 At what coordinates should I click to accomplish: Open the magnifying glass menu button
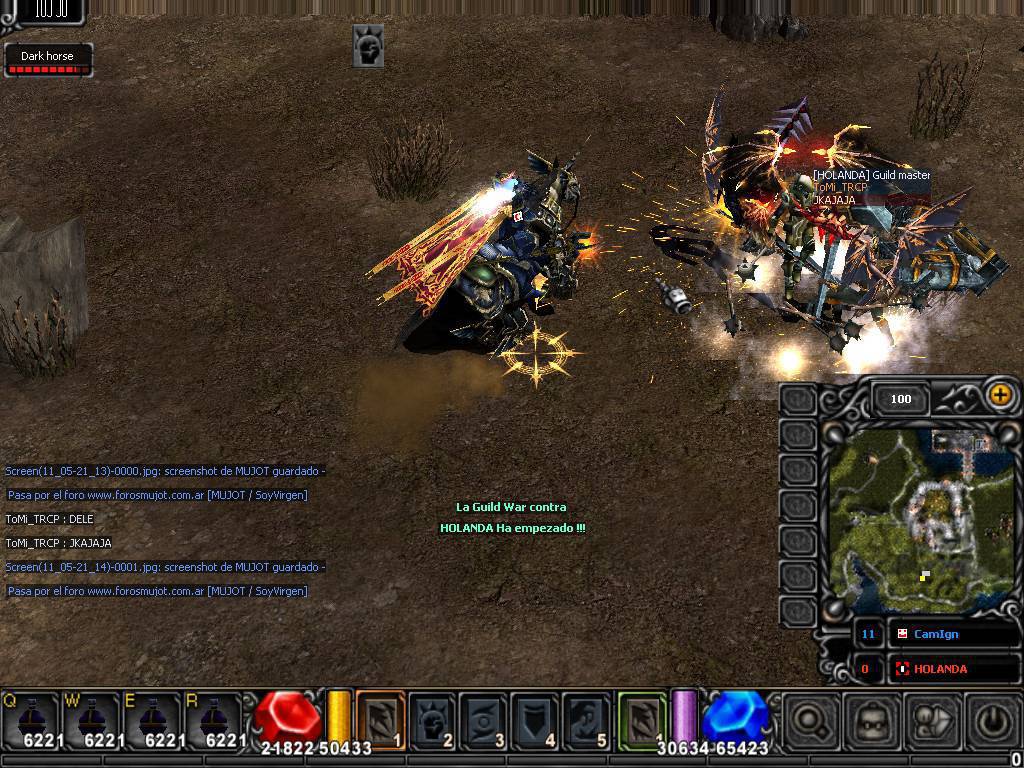[x=812, y=720]
